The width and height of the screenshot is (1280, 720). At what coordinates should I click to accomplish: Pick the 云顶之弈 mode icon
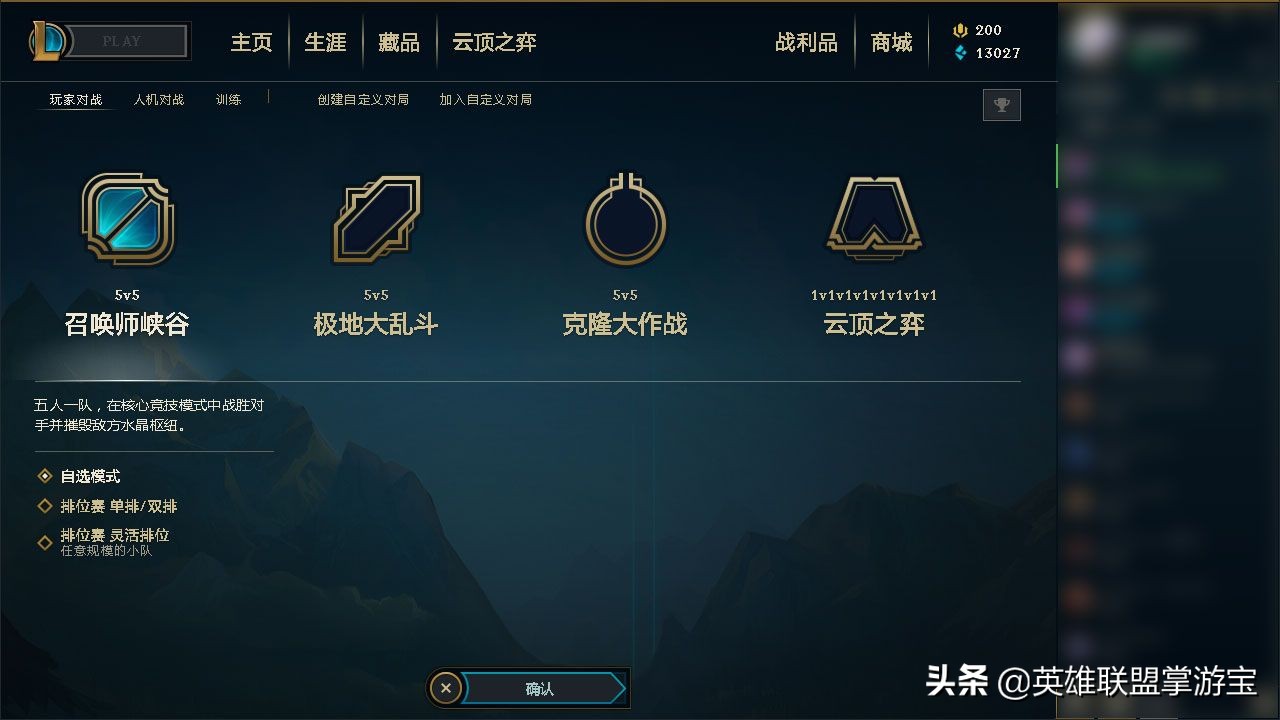[x=873, y=218]
